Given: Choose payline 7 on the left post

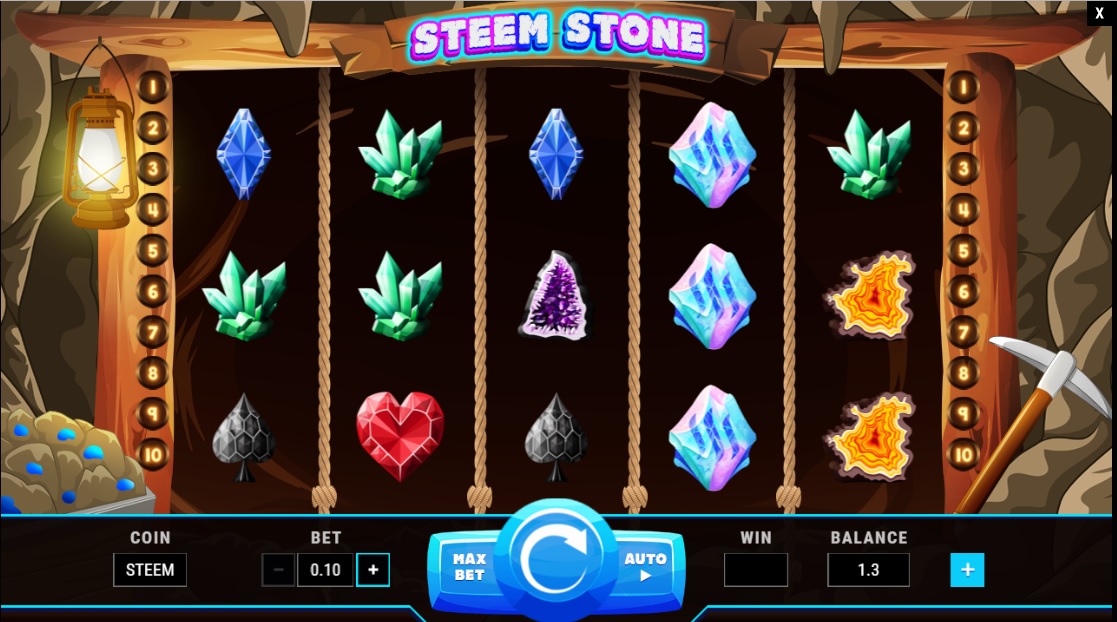Looking at the screenshot, I should pyautogui.click(x=153, y=332).
